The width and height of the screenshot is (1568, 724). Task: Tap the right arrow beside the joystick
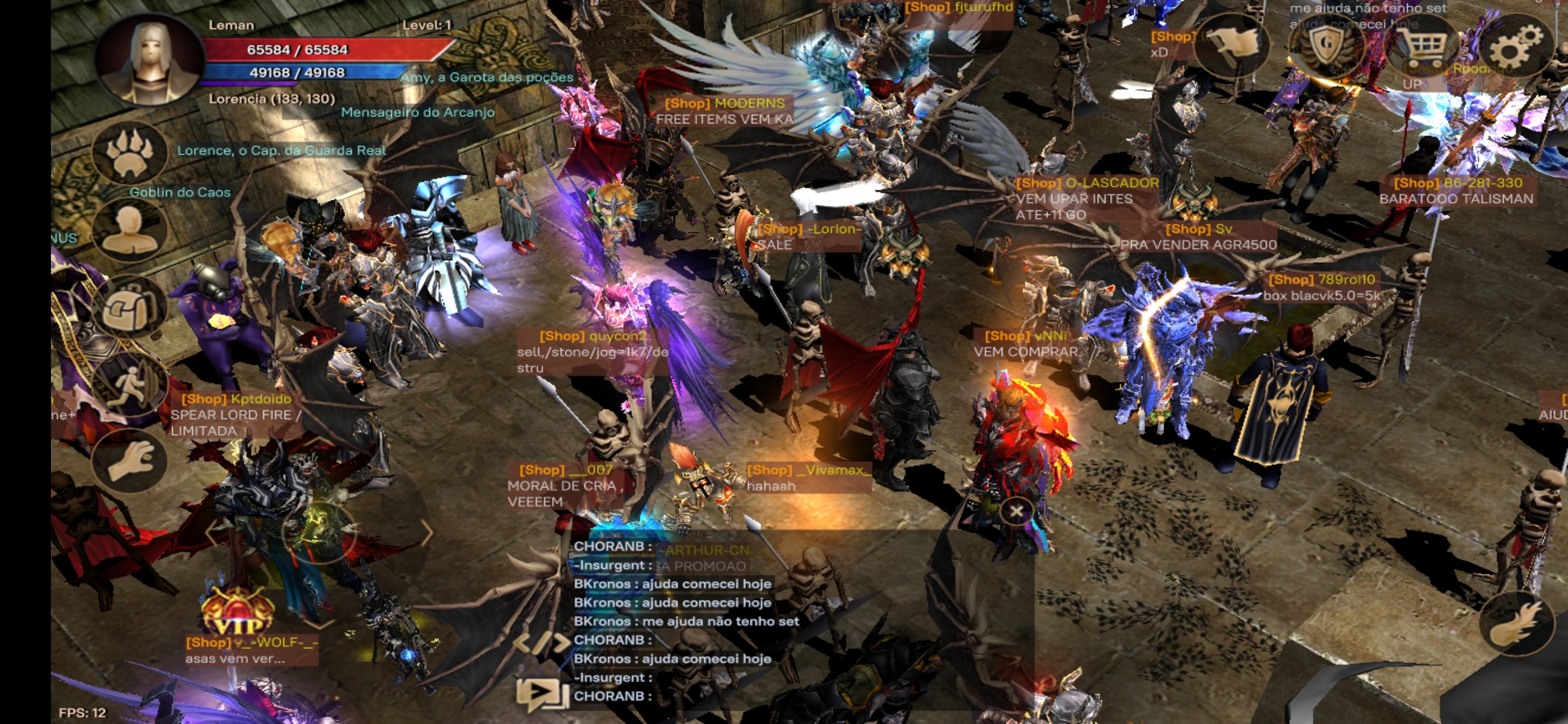coord(427,532)
